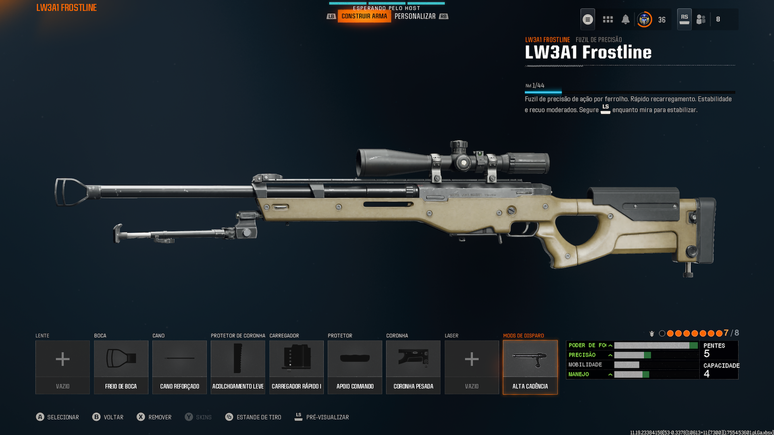Click the player rank emblem

[x=645, y=19]
